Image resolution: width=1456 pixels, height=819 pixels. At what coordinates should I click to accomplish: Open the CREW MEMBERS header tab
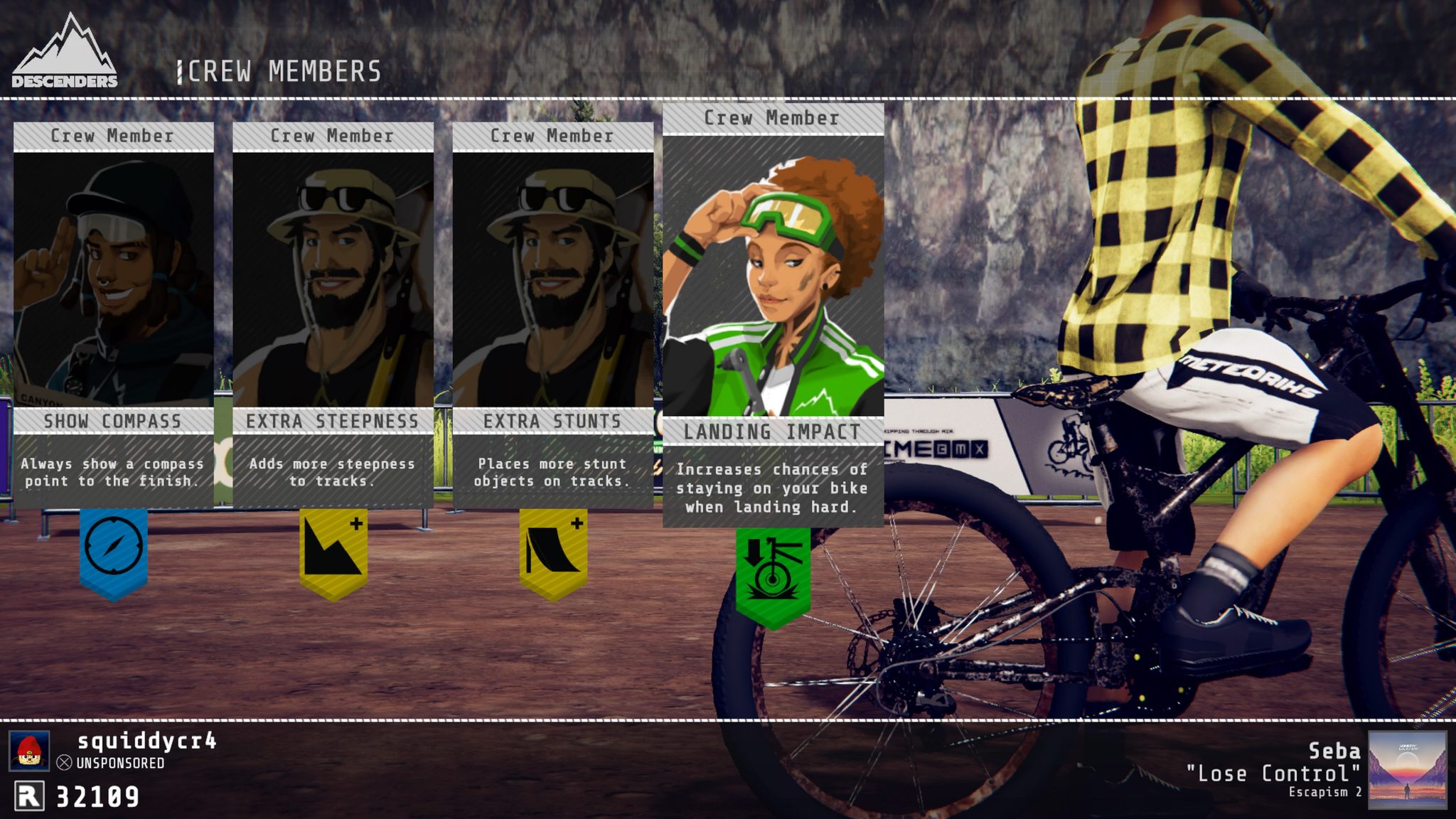277,71
